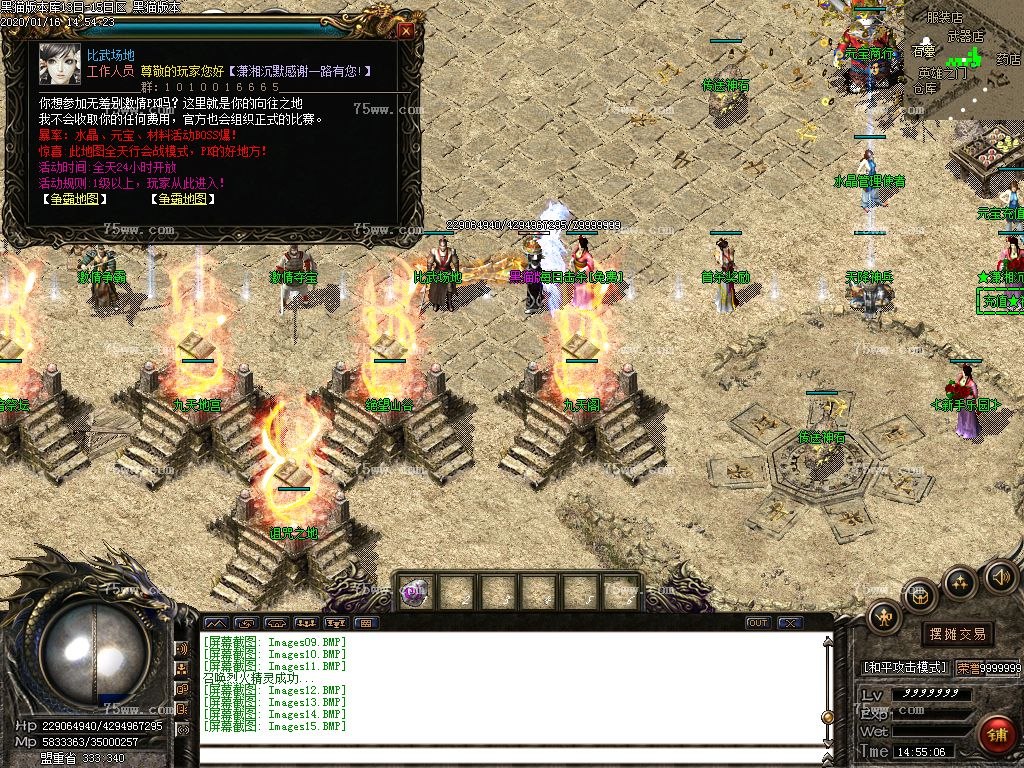Image resolution: width=1024 pixels, height=768 pixels.
Task: Toggle the 和平攻击模式 attack mode label
Action: point(904,667)
